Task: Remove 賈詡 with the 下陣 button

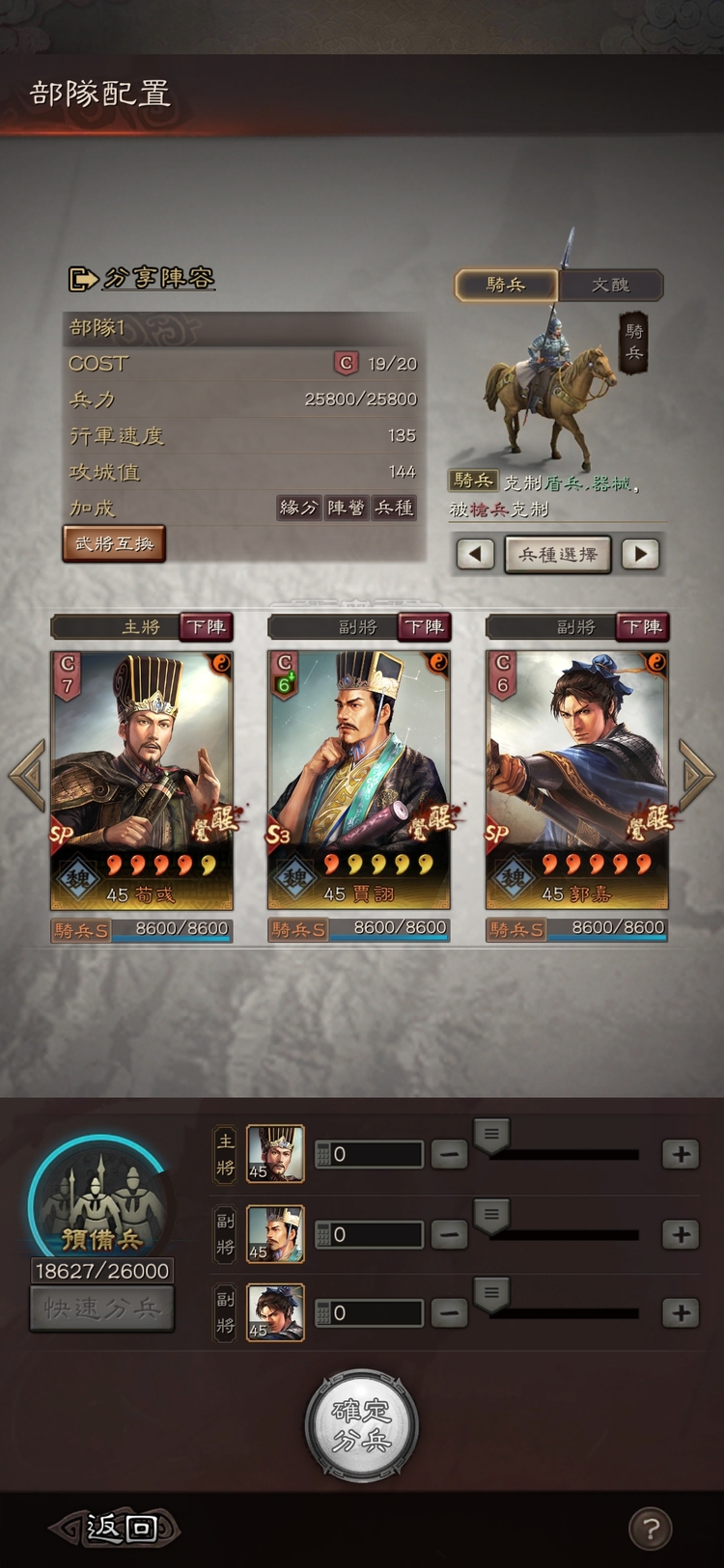Action: pos(424,627)
